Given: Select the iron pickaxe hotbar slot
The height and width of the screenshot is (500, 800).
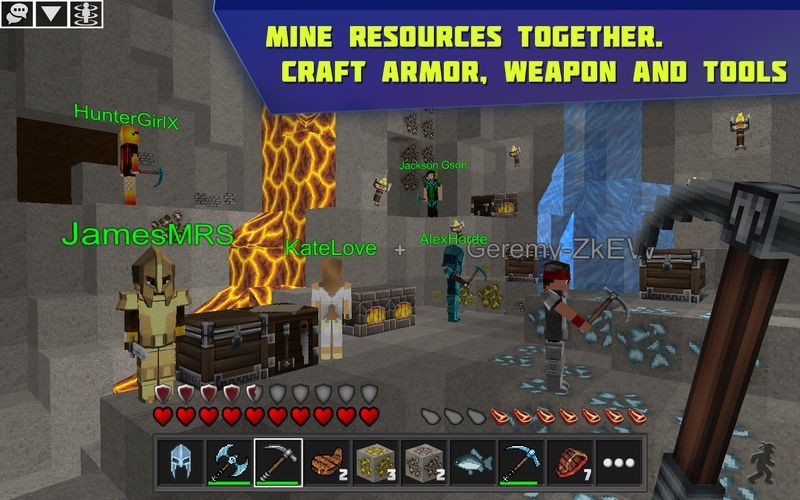Looking at the screenshot, I should pos(278,462).
